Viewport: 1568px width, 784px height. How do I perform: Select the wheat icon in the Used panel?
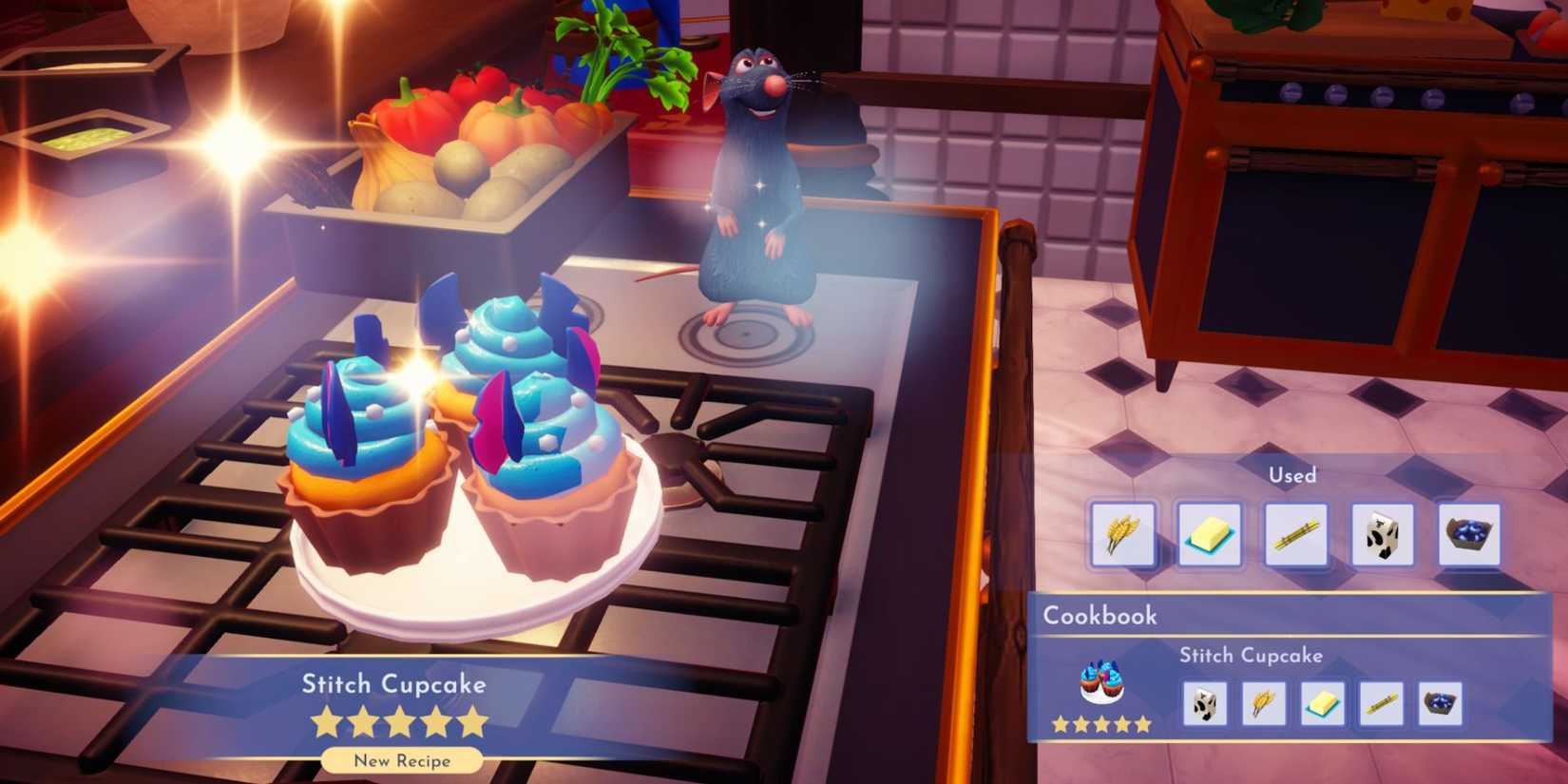1122,533
